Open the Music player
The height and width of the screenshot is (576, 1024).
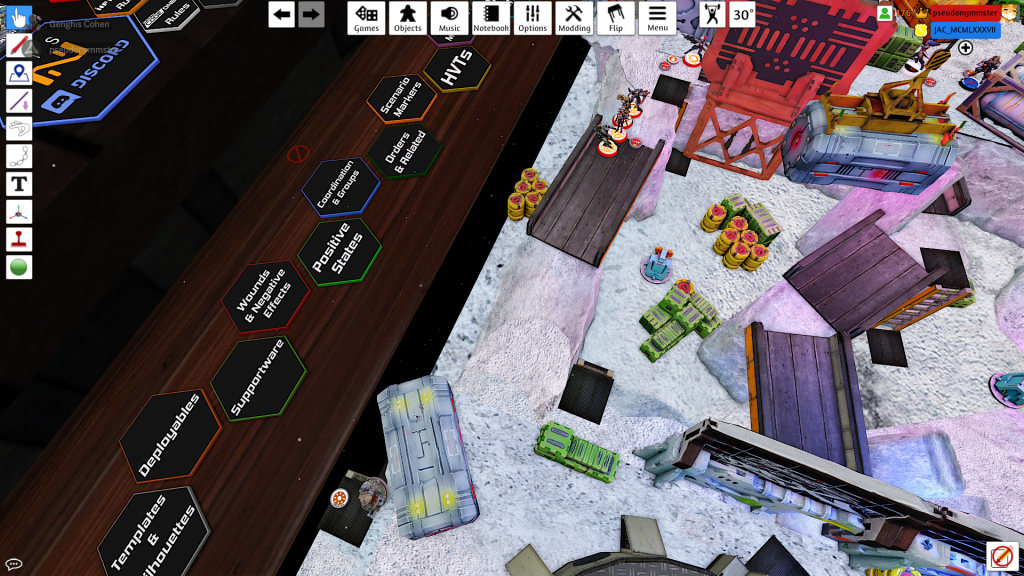(x=449, y=17)
